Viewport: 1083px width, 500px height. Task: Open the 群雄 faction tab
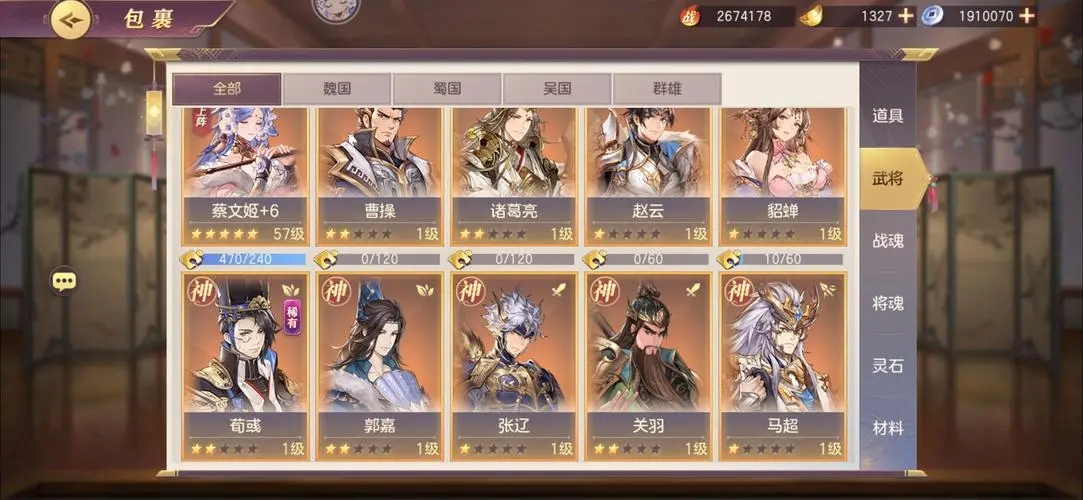pos(666,89)
